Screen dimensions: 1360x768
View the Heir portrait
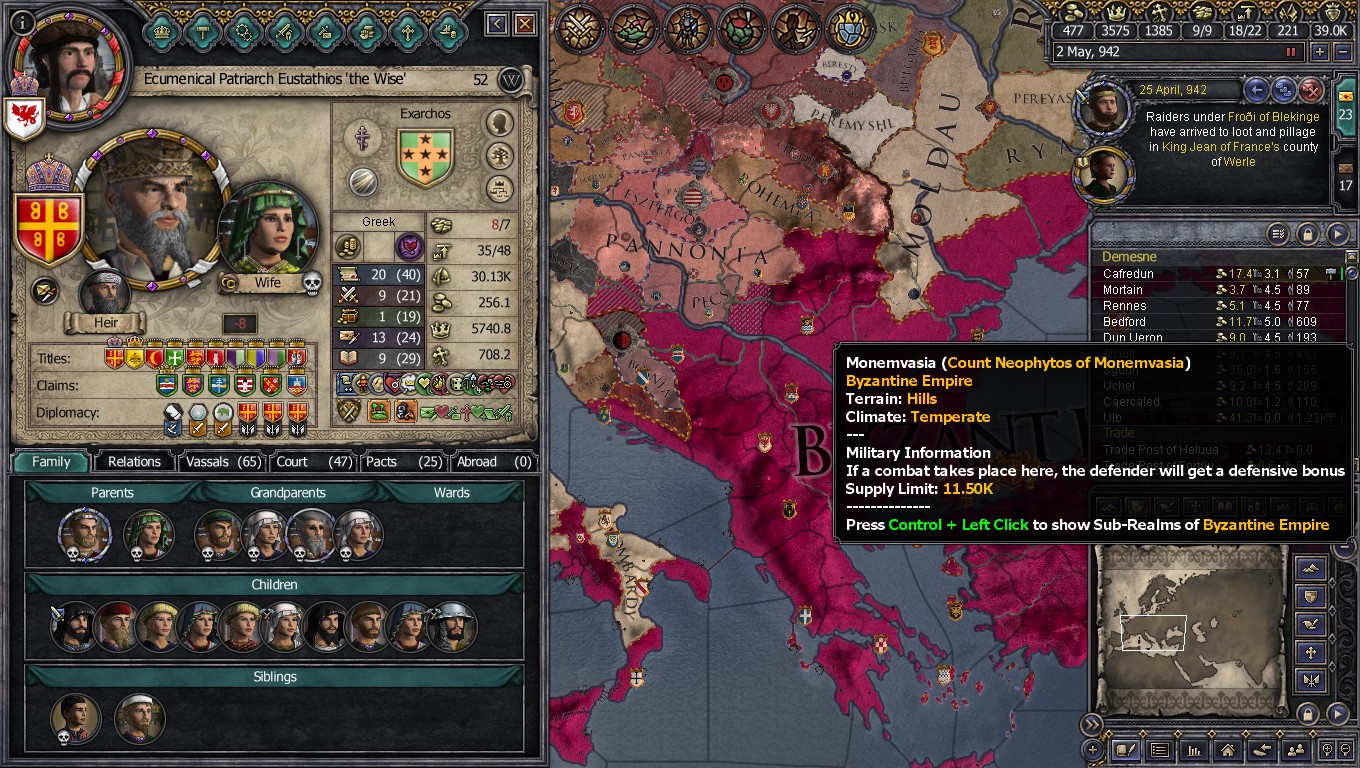click(x=105, y=294)
